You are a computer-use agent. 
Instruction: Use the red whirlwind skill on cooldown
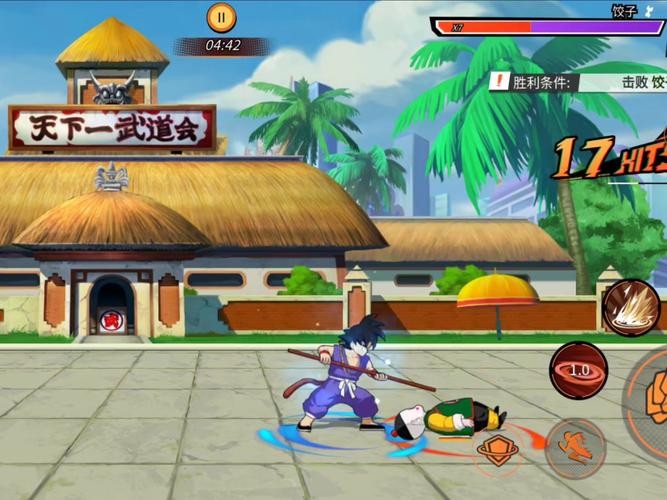pyautogui.click(x=578, y=370)
